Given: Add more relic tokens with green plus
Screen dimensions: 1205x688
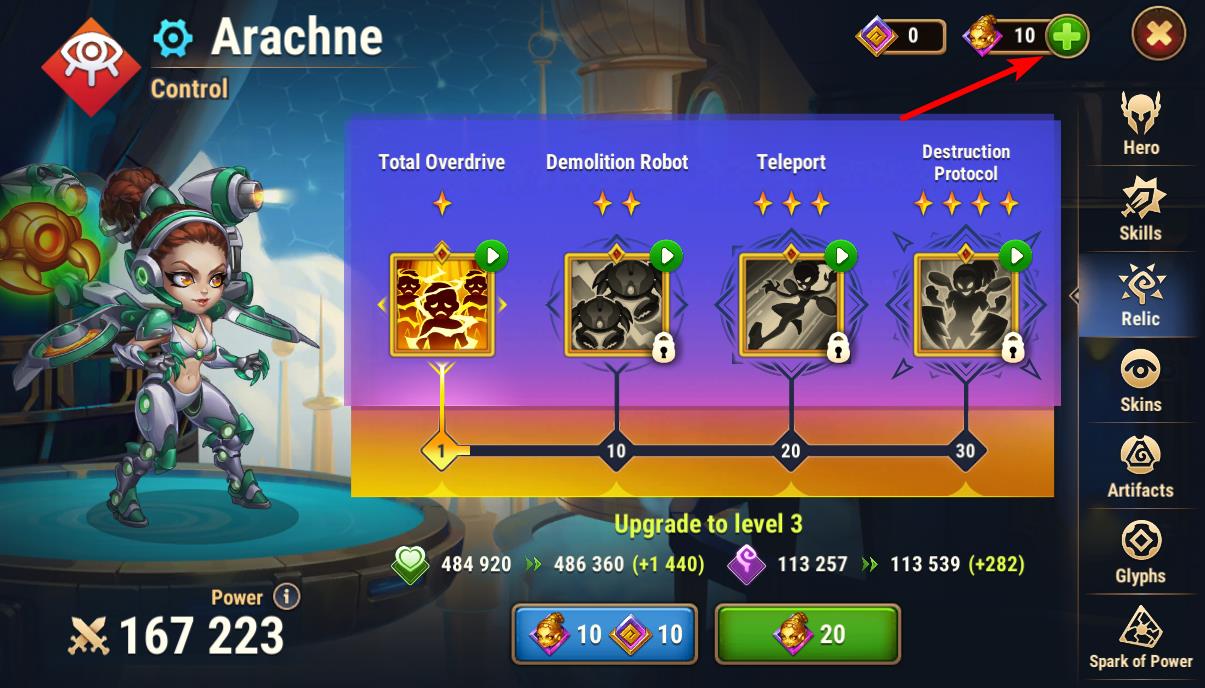Looking at the screenshot, I should pyautogui.click(x=1067, y=37).
